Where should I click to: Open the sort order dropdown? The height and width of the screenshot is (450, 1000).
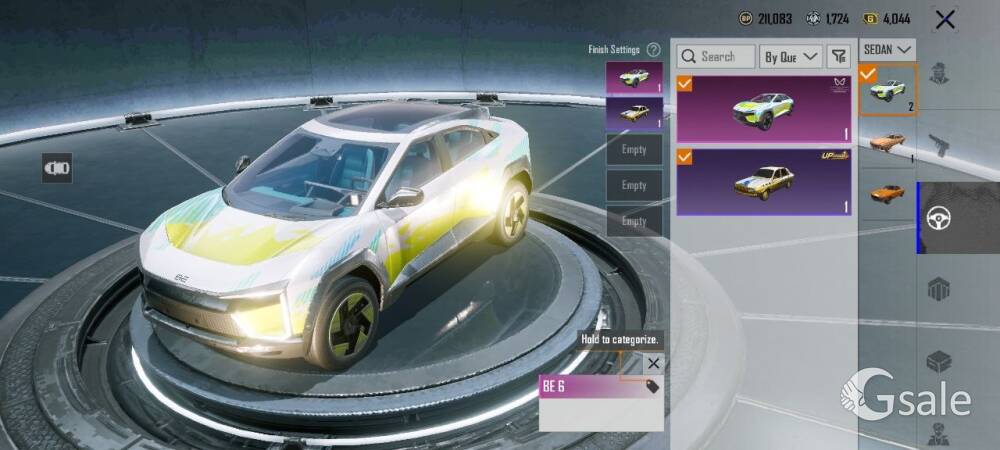click(791, 57)
